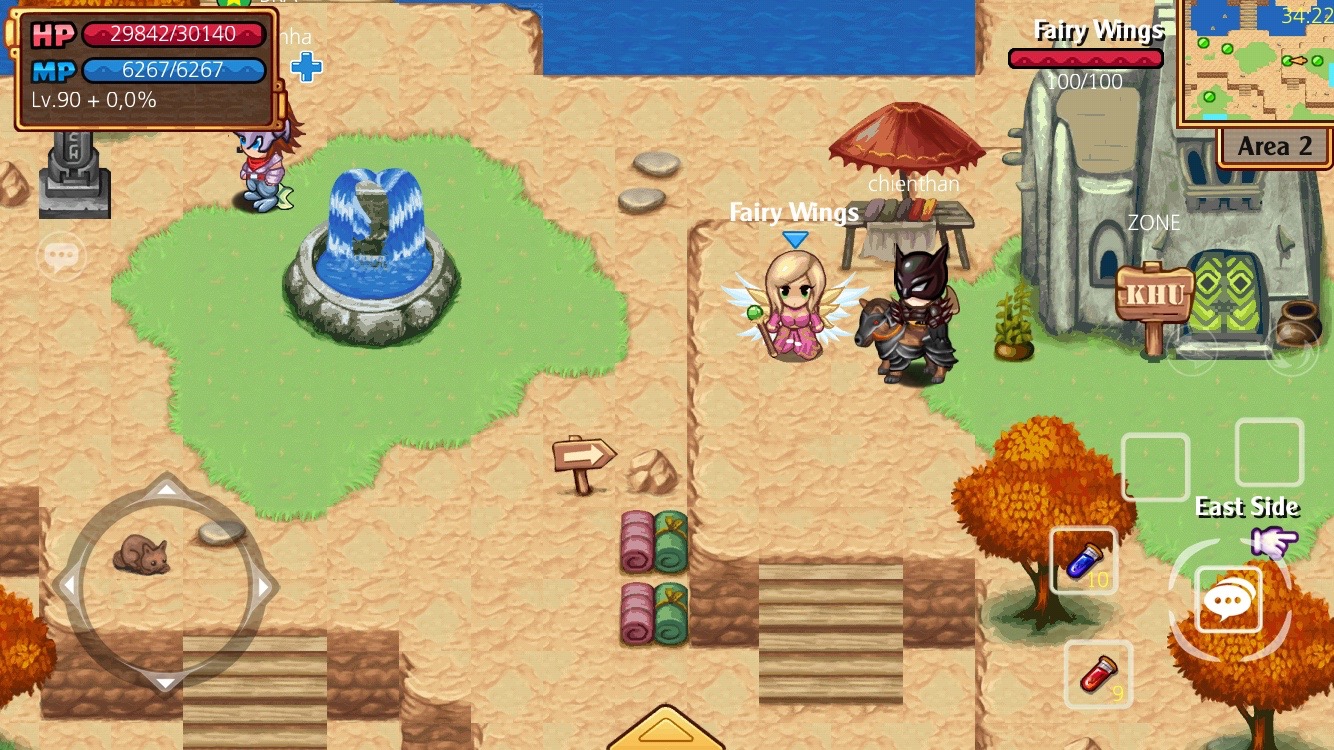
Task: Open the faint chat bubble icon
Action: tap(61, 257)
